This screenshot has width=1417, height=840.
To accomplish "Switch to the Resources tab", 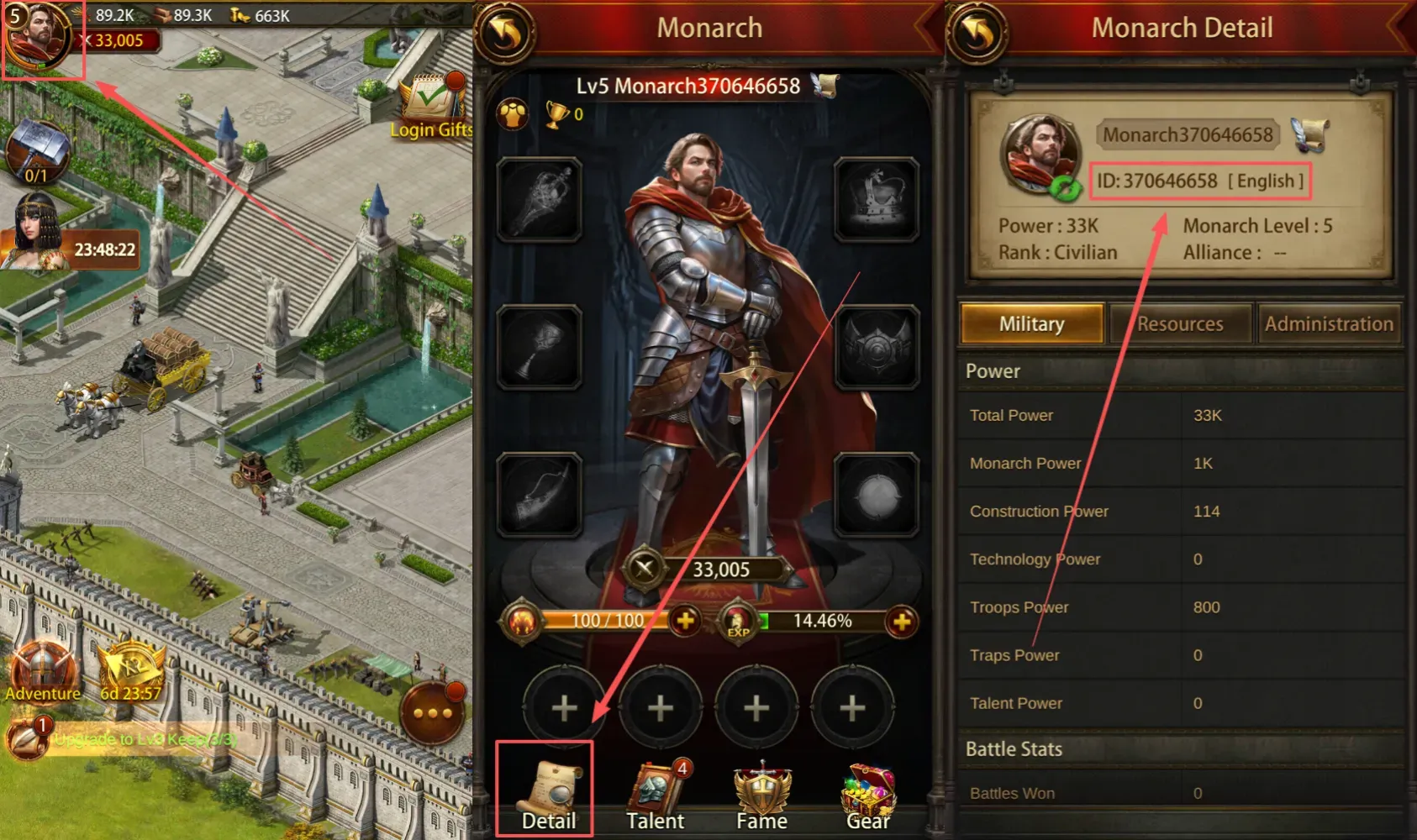I will 1180,324.
